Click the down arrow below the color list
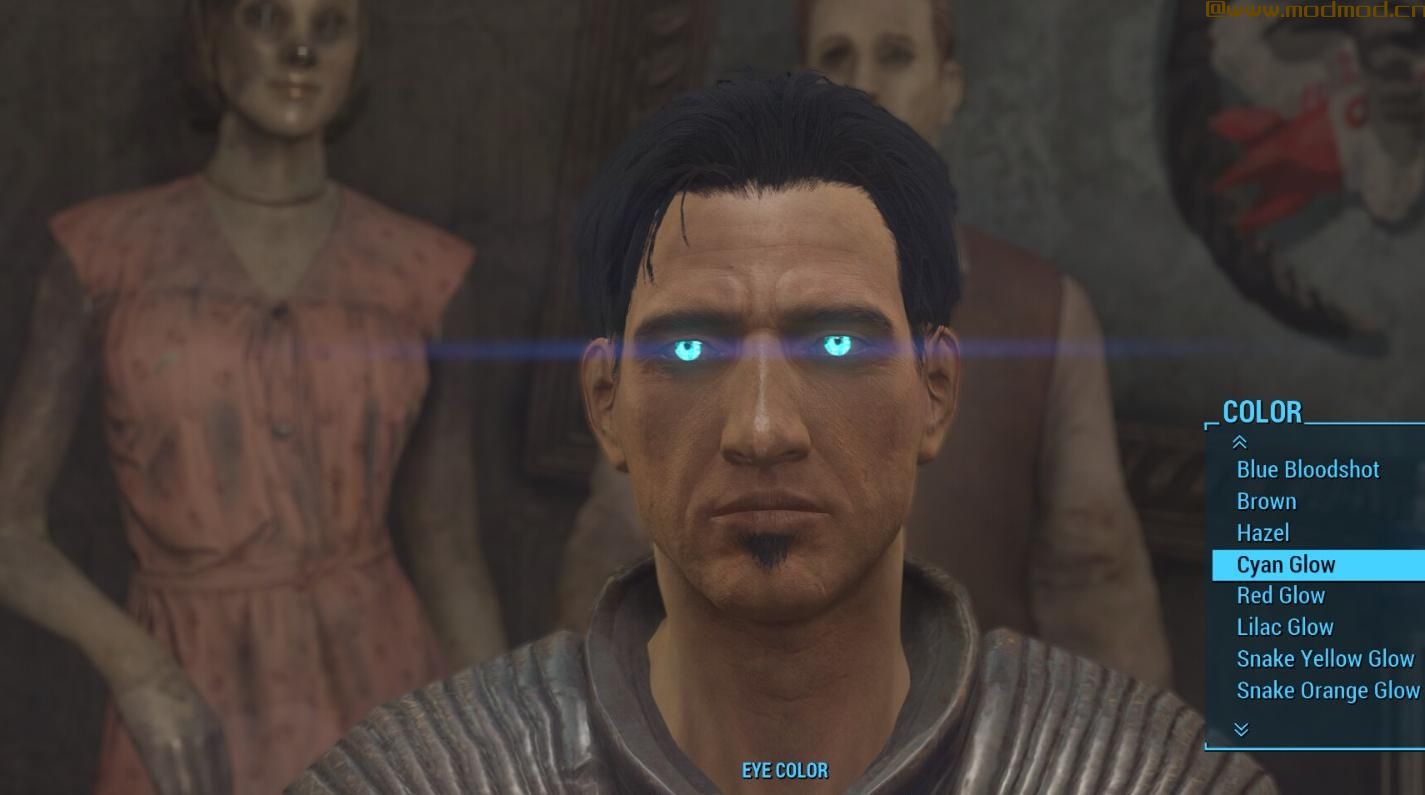Screen dimensions: 1425x795 (1241, 729)
